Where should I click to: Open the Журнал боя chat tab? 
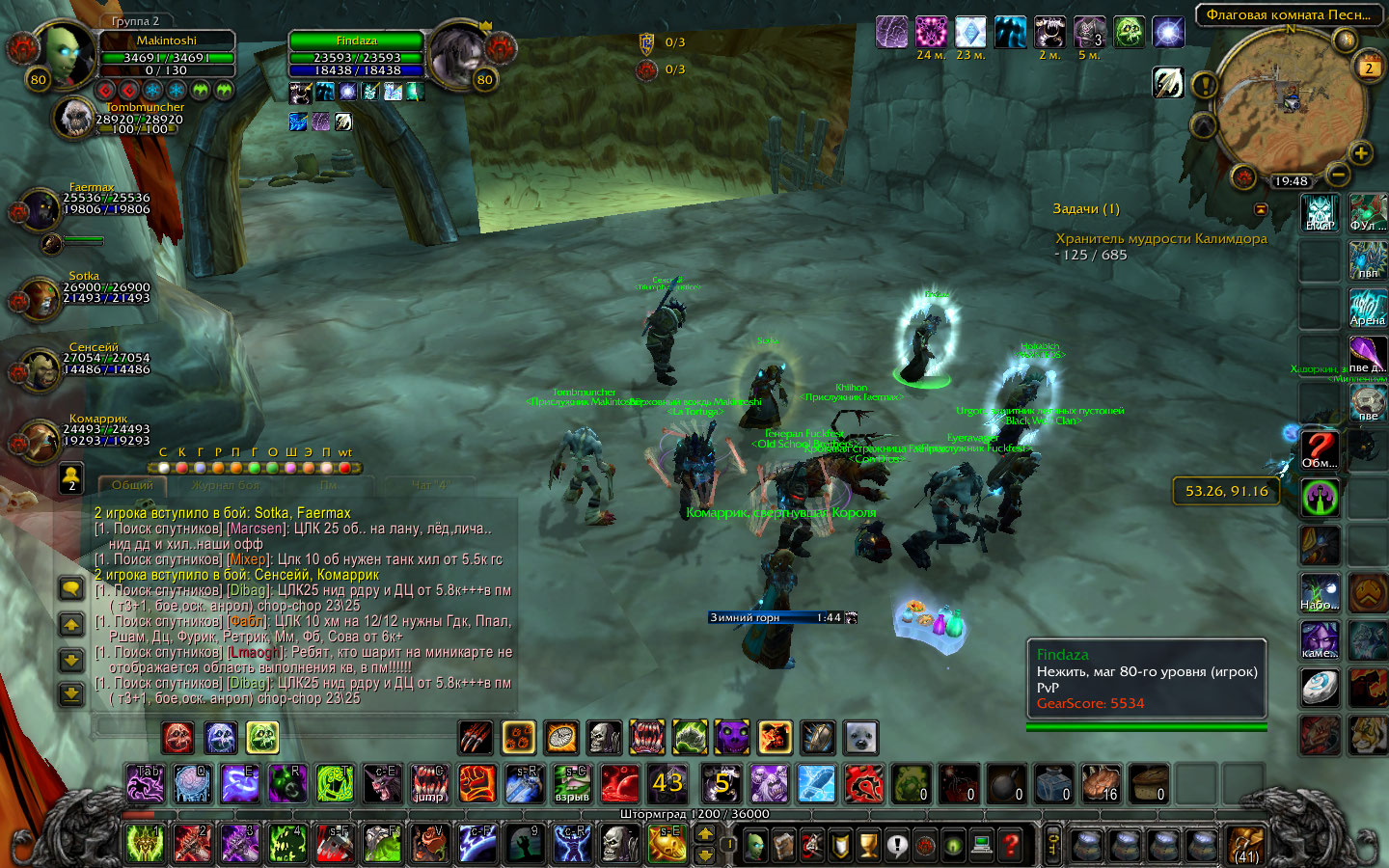[226, 485]
